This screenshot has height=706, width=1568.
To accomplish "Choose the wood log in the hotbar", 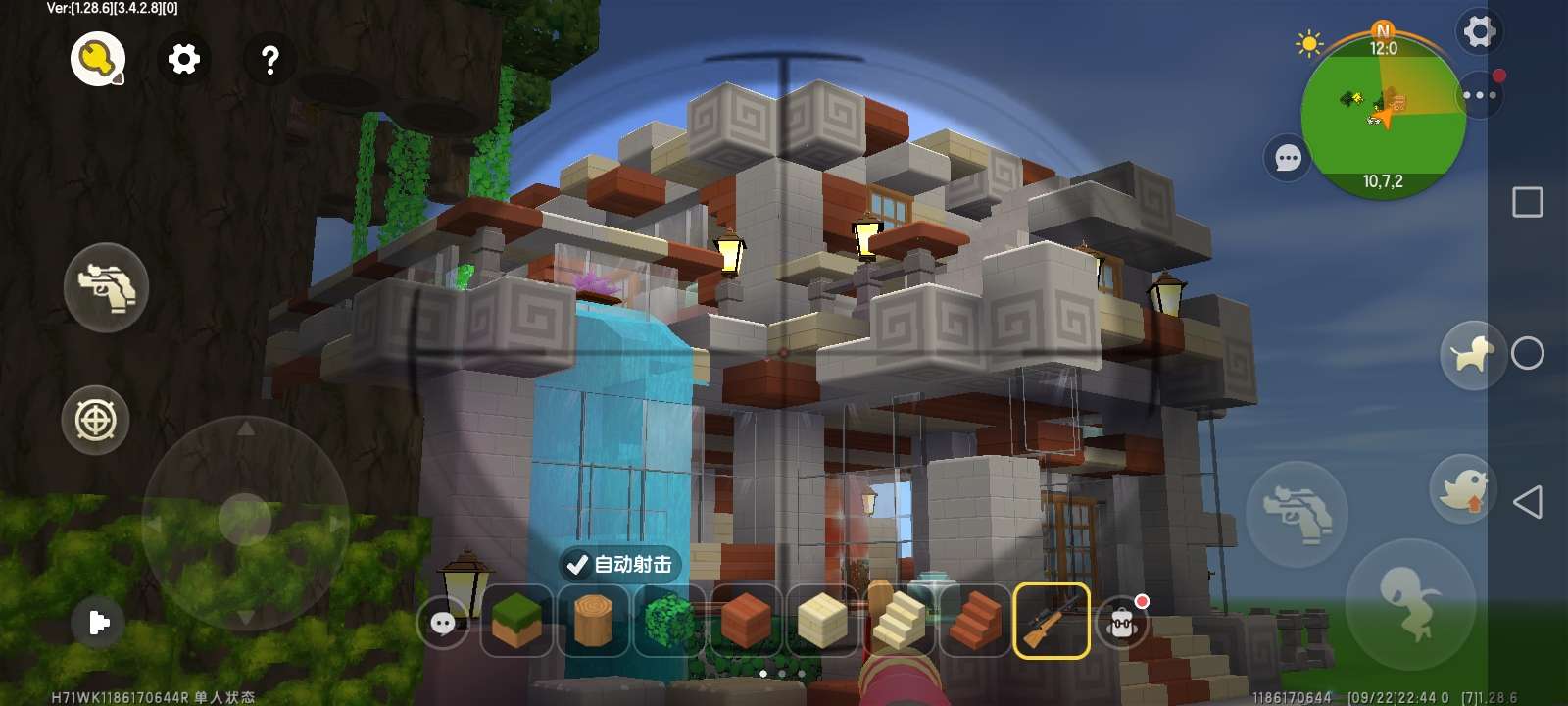I will [592, 621].
